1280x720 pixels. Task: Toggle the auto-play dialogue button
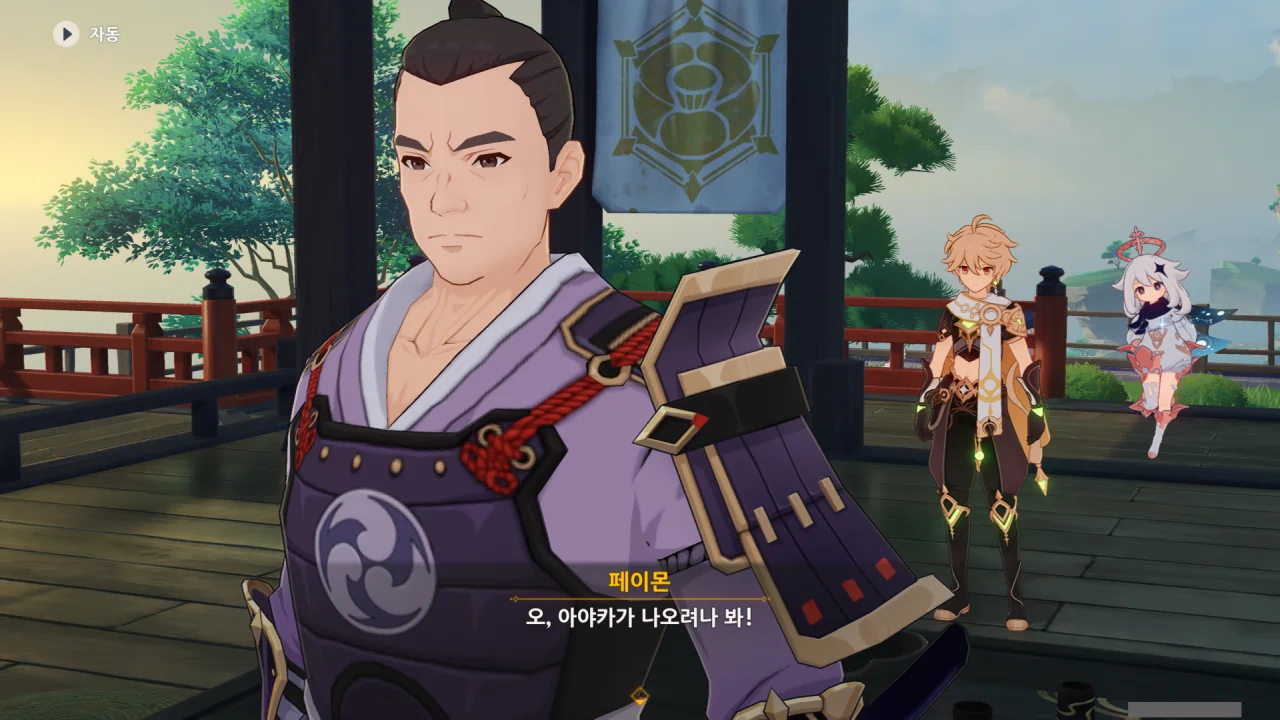tap(67, 34)
